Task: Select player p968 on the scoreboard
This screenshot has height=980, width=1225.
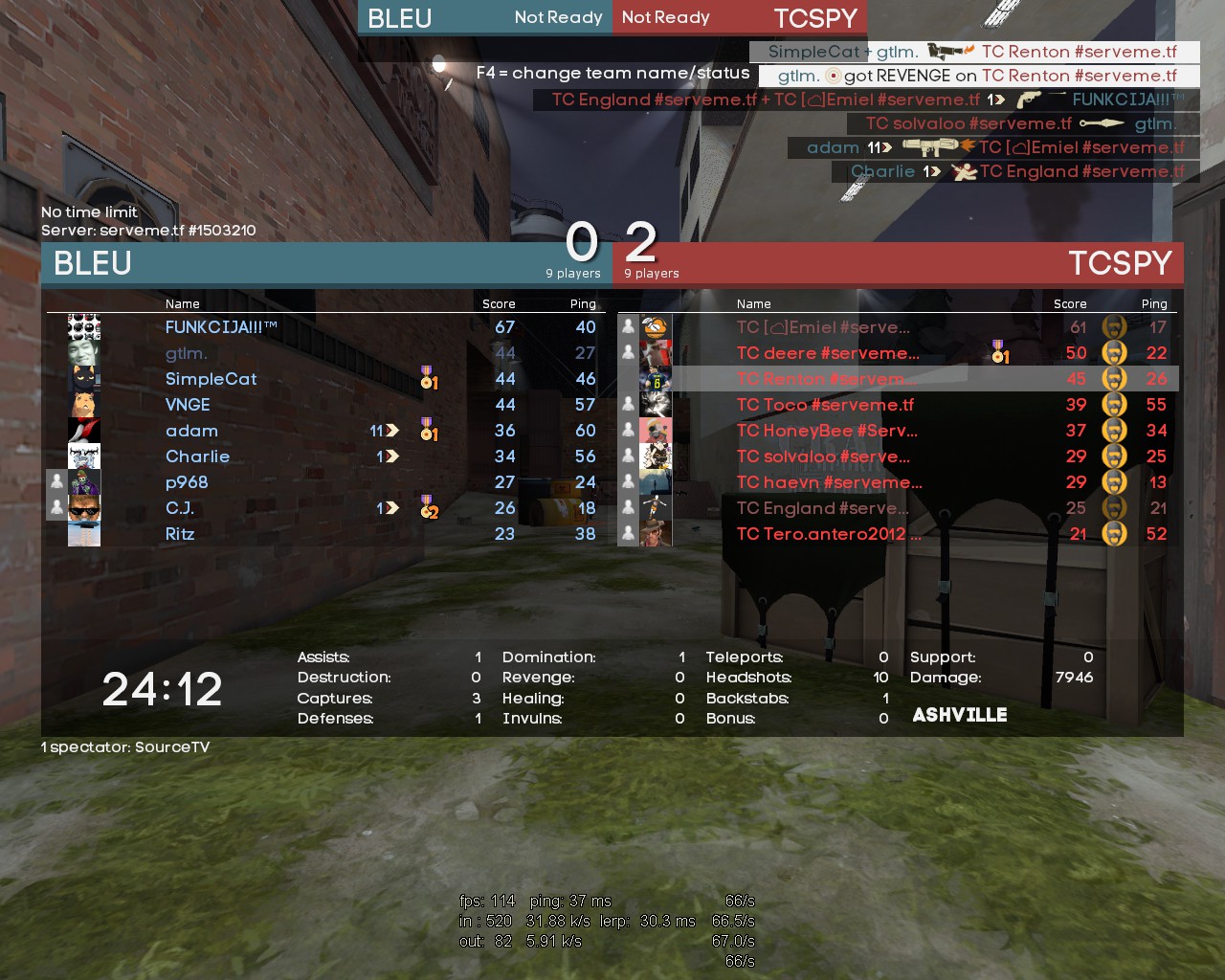Action: pos(187,482)
